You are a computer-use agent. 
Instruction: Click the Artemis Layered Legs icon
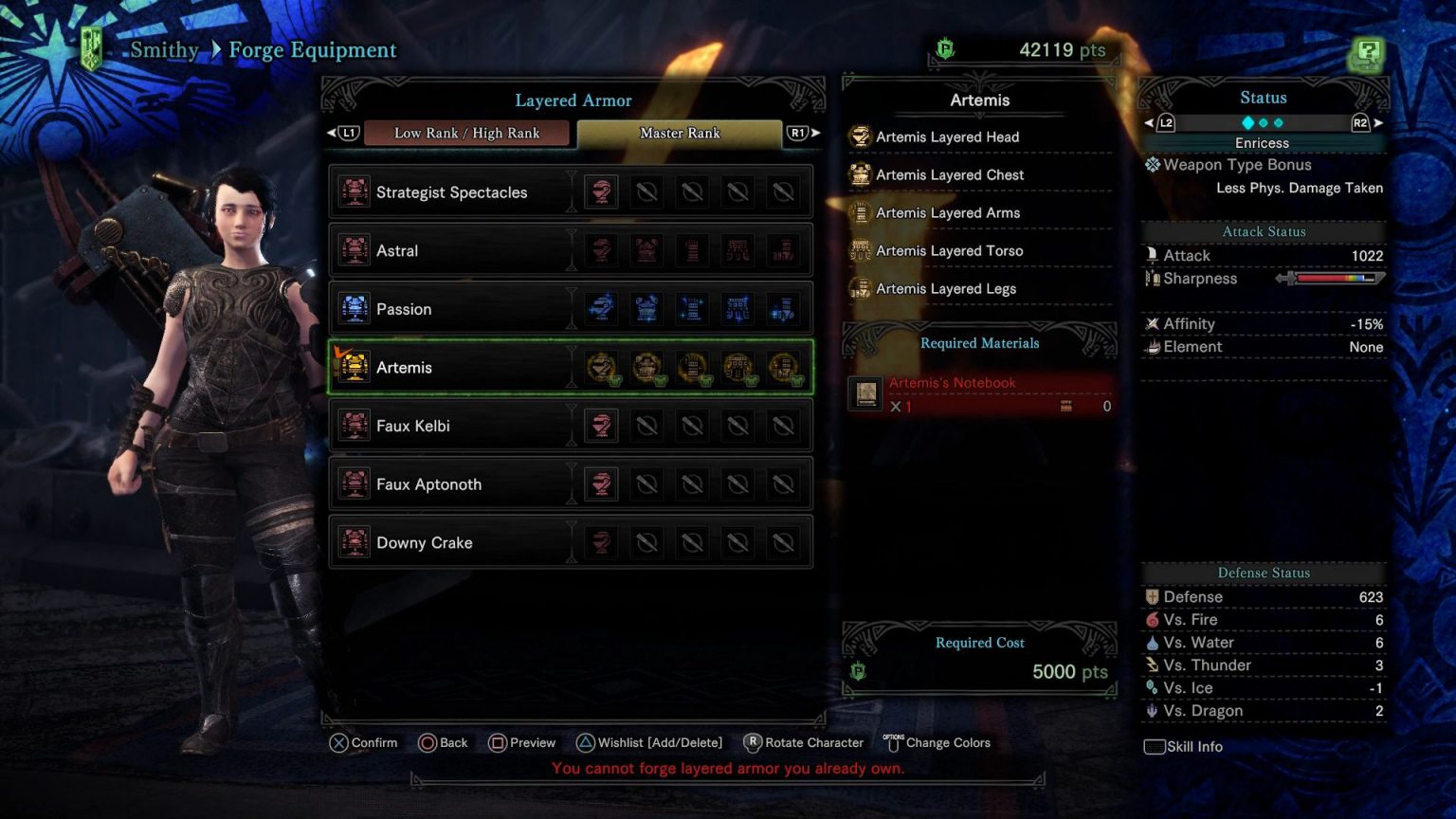(861, 288)
